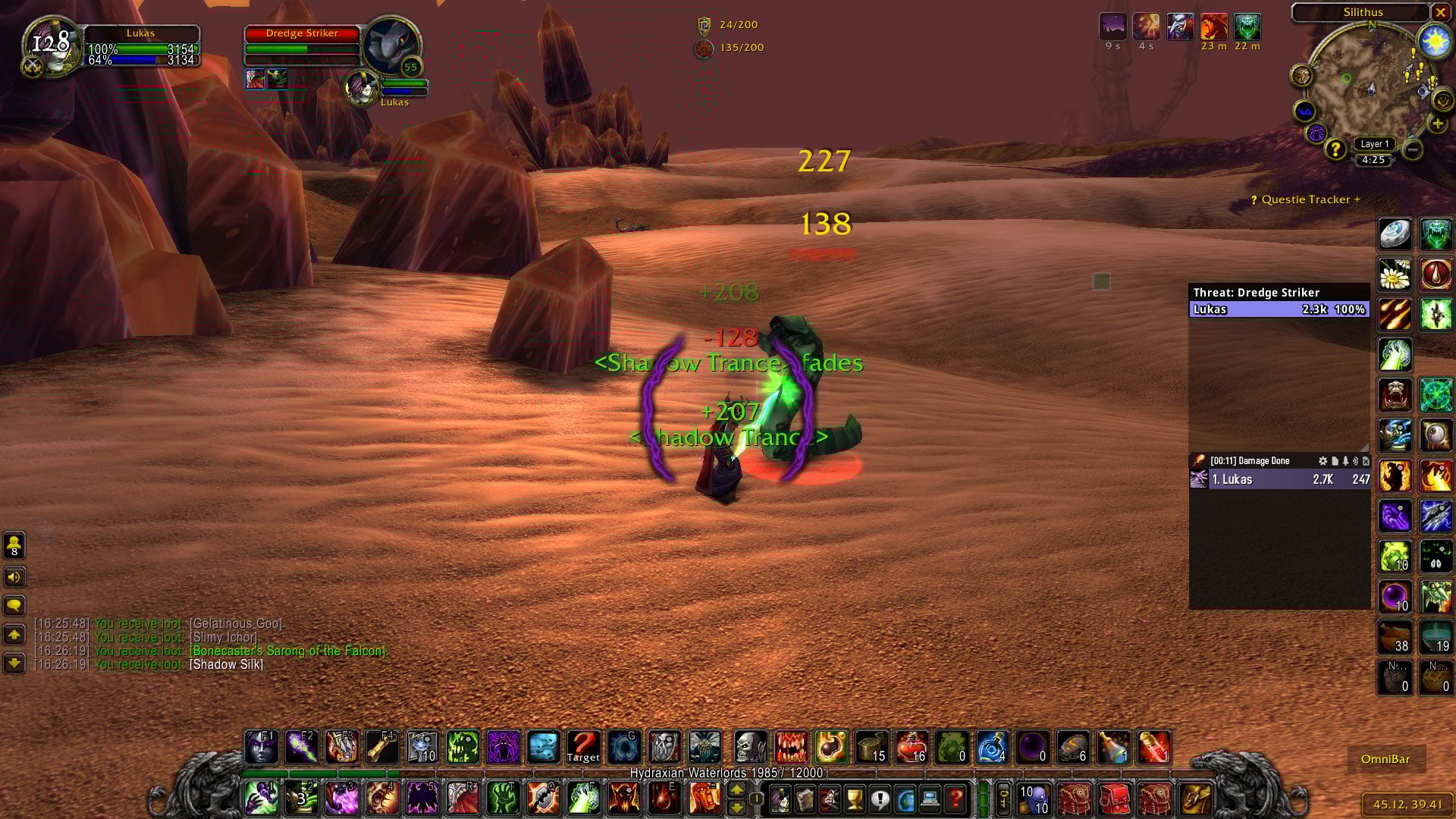Open the chat speech bubble menu
Viewport: 1456px width, 819px height.
(14, 605)
